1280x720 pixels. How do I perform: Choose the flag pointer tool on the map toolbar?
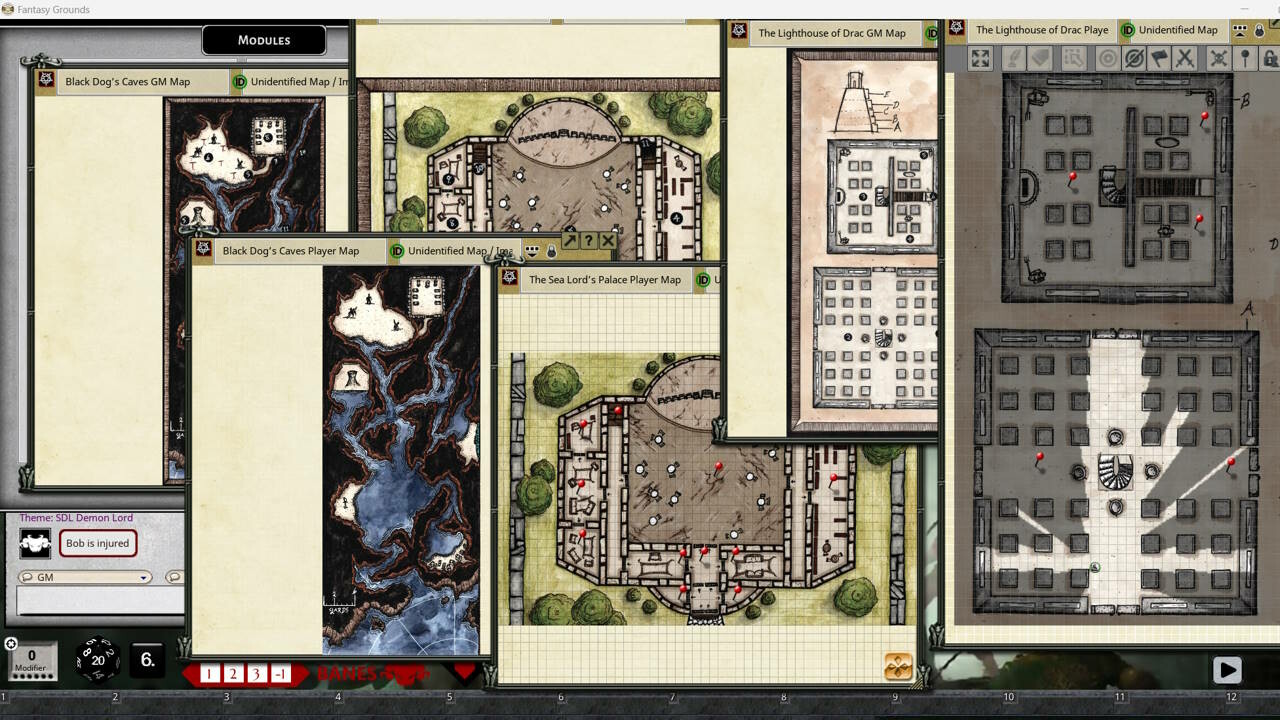[x=1160, y=59]
